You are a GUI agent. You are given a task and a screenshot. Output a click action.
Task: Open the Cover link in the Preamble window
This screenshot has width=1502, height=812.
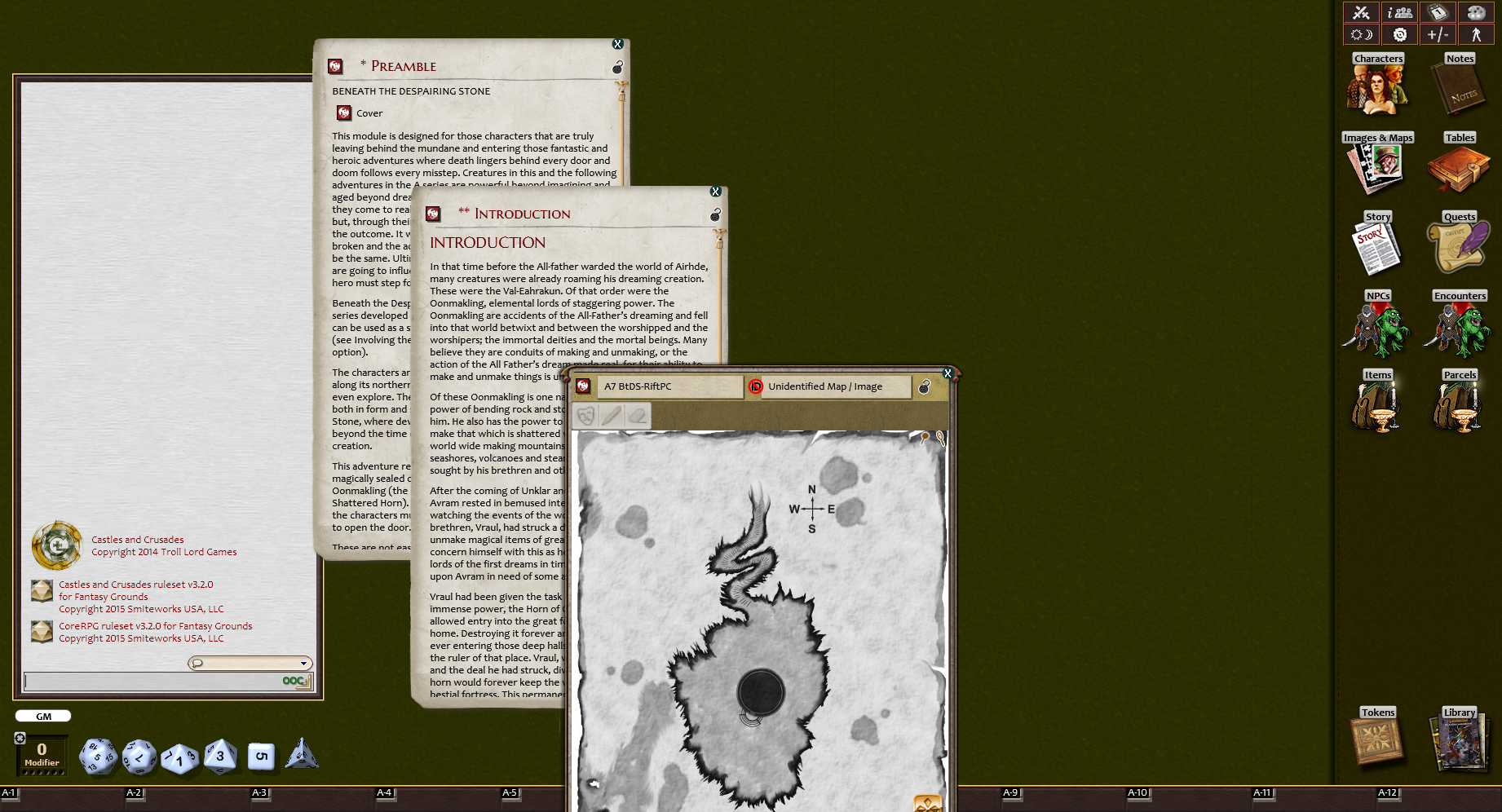[360, 113]
